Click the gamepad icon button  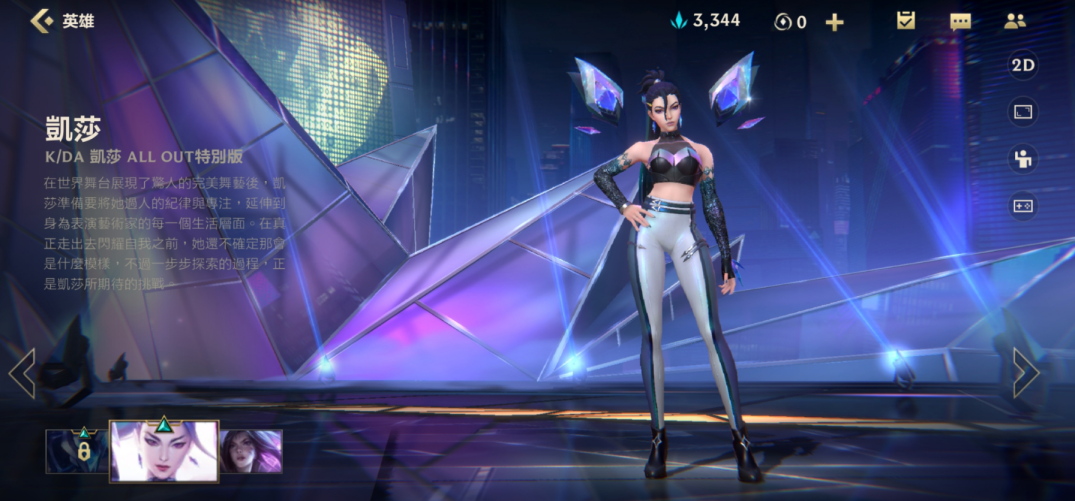(x=1022, y=205)
